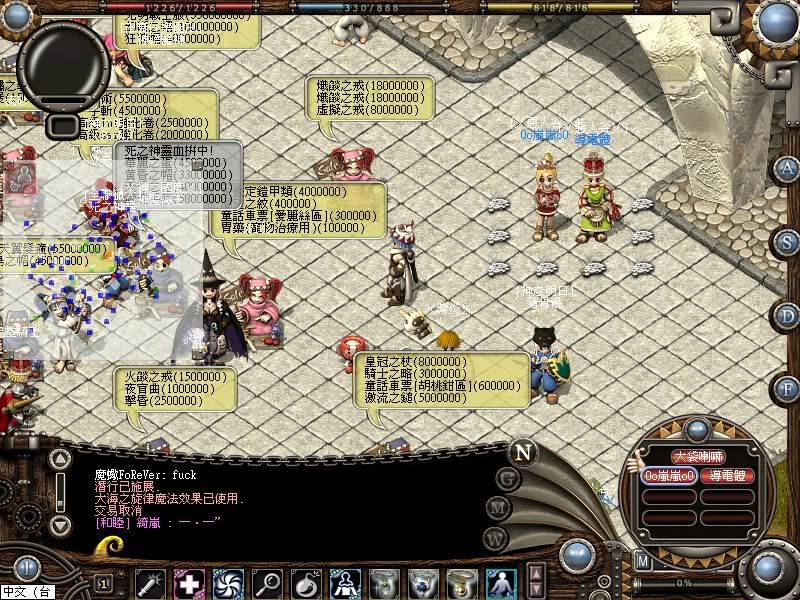The image size is (800, 600).
Task: Select the M chat channel button
Action: click(498, 508)
